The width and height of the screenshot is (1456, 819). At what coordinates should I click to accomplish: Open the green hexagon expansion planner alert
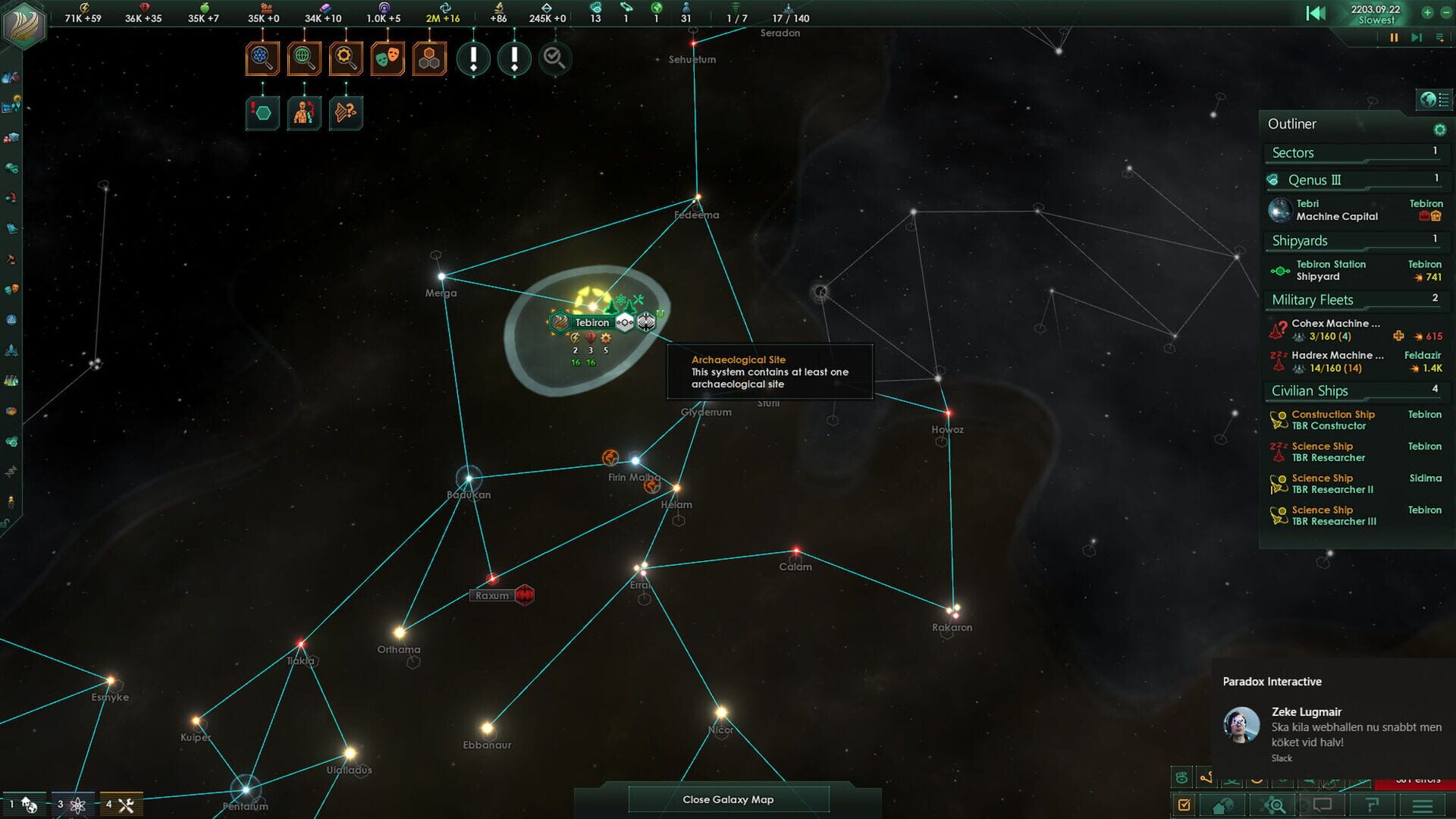[262, 111]
